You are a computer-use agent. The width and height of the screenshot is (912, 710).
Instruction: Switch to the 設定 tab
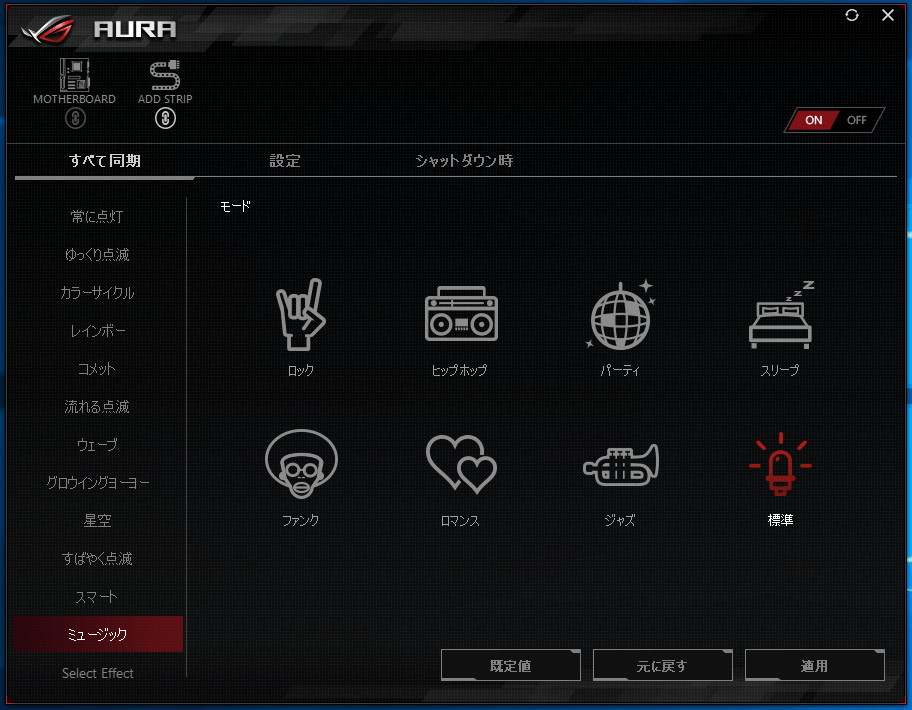tap(285, 161)
